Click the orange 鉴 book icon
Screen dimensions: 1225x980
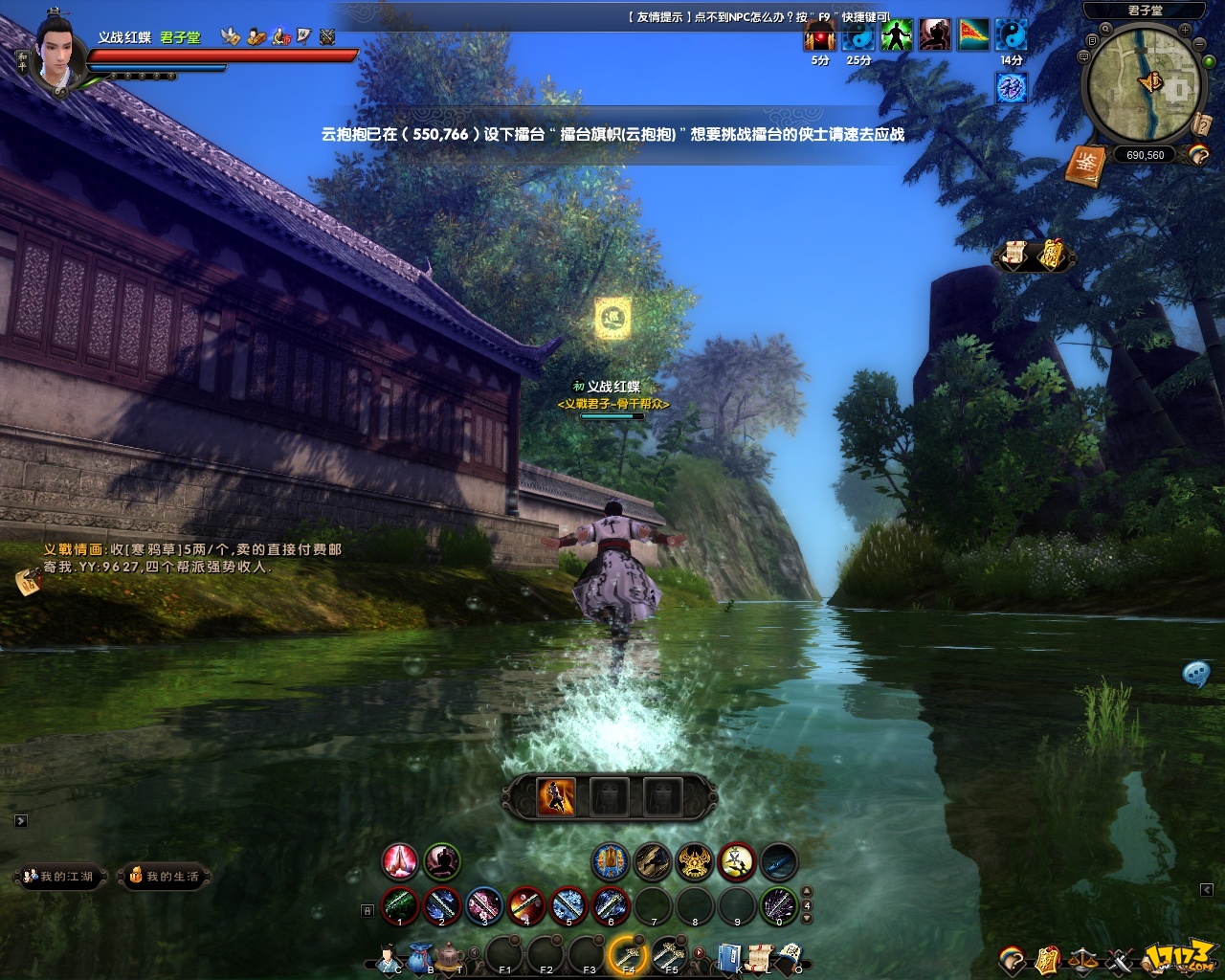coord(1085,166)
